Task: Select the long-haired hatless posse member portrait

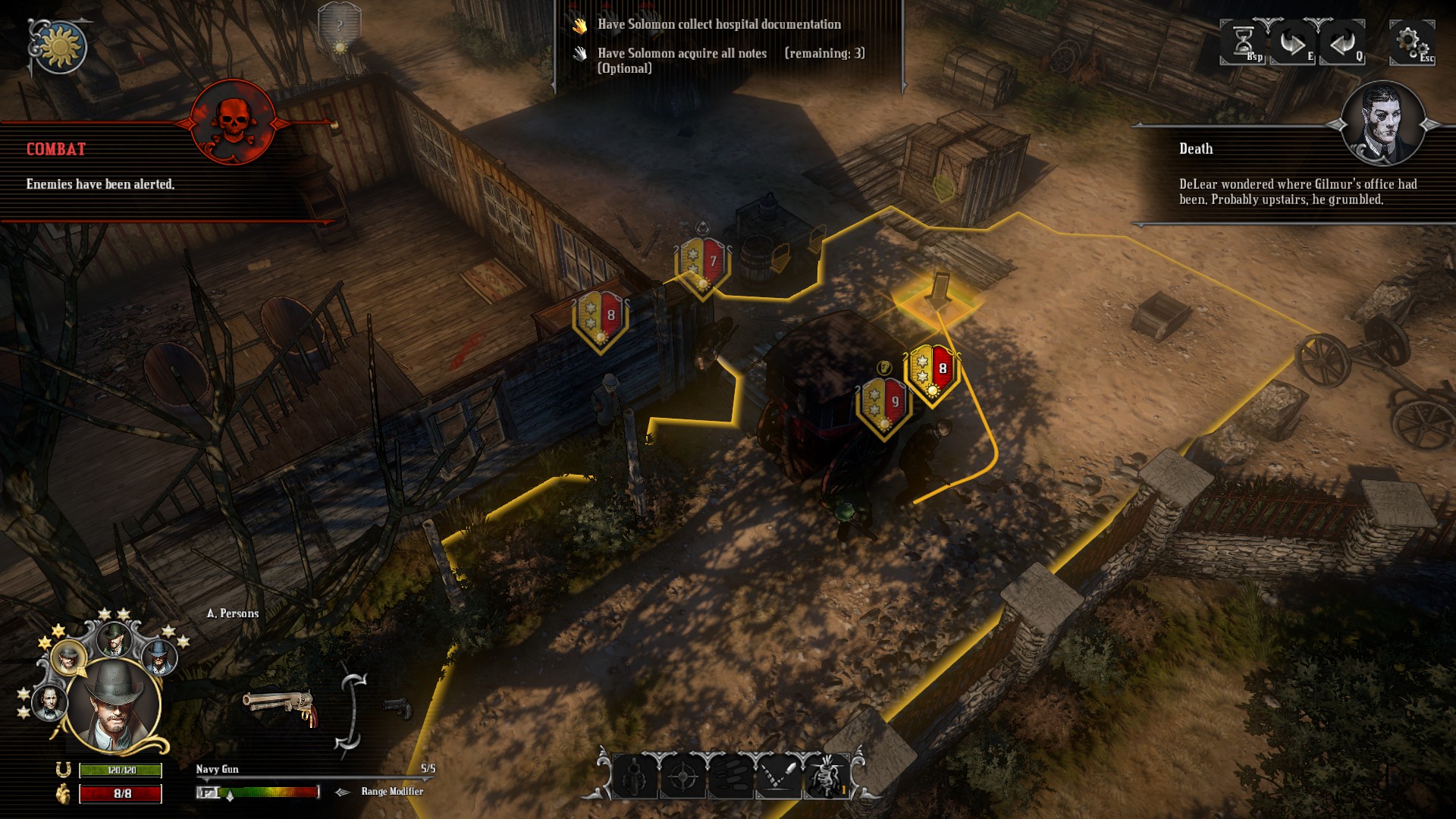Action: coord(49,701)
